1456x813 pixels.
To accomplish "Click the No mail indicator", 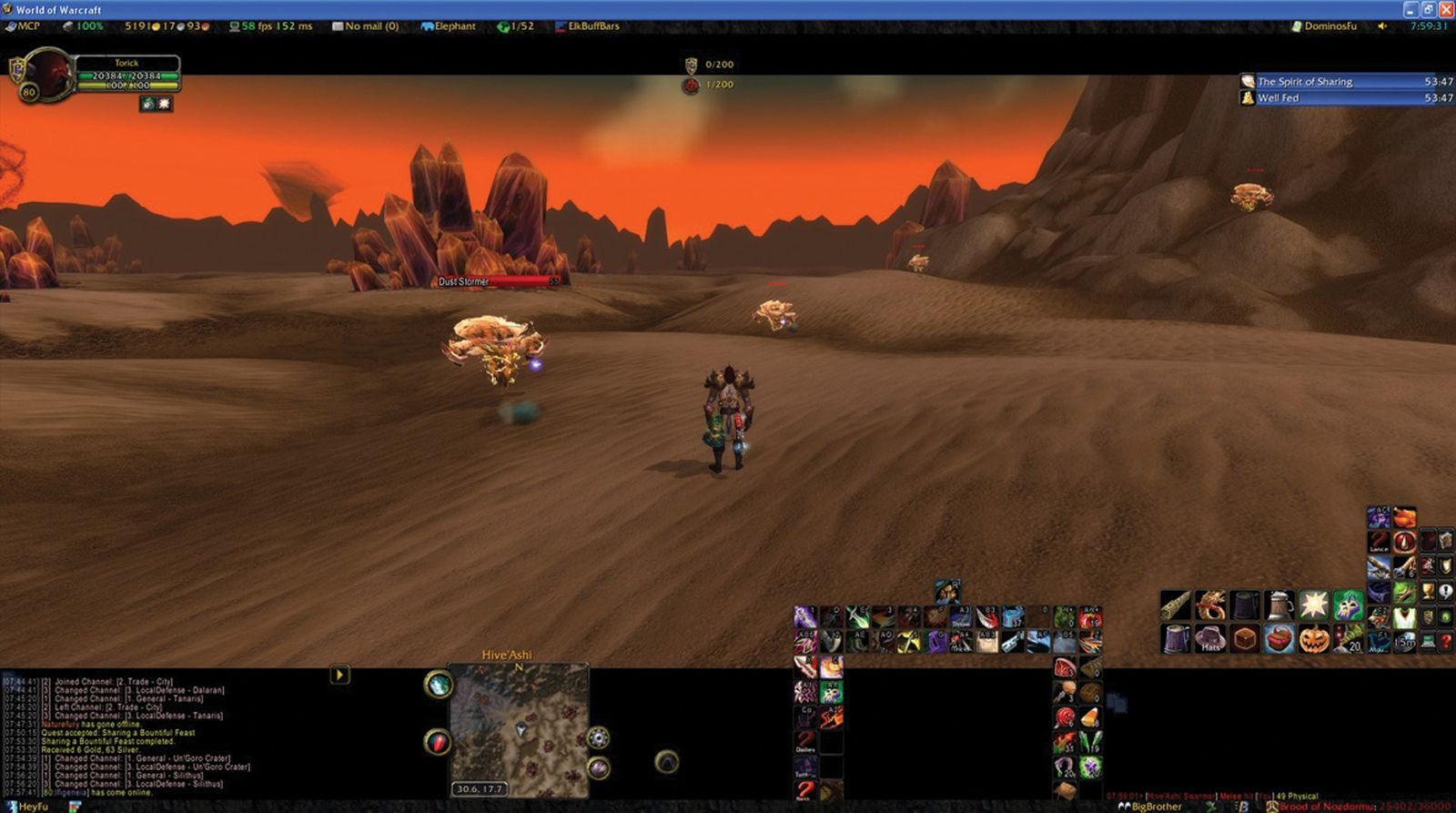I will tap(366, 26).
